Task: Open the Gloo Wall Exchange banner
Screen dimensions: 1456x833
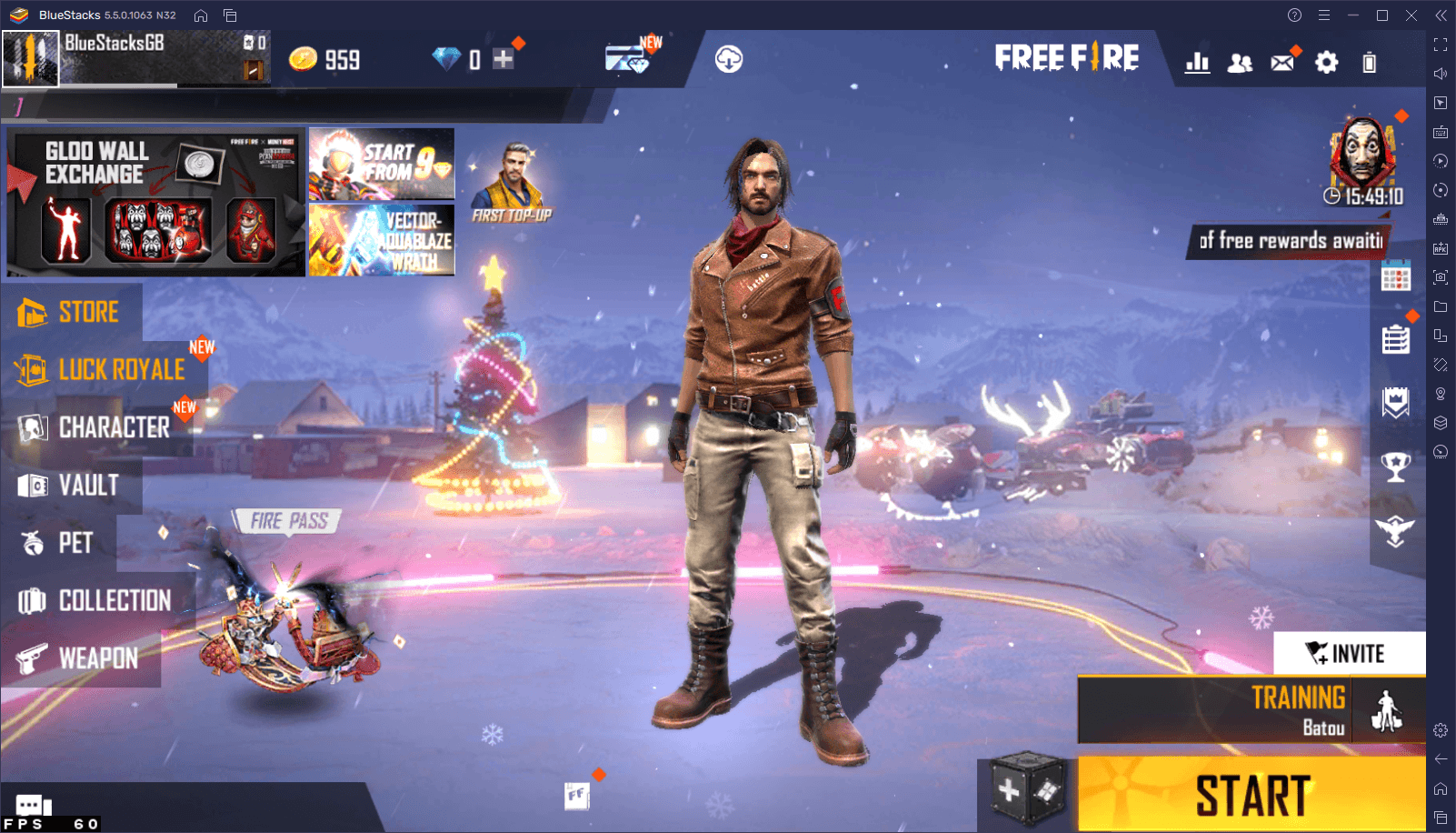Action: [x=155, y=202]
